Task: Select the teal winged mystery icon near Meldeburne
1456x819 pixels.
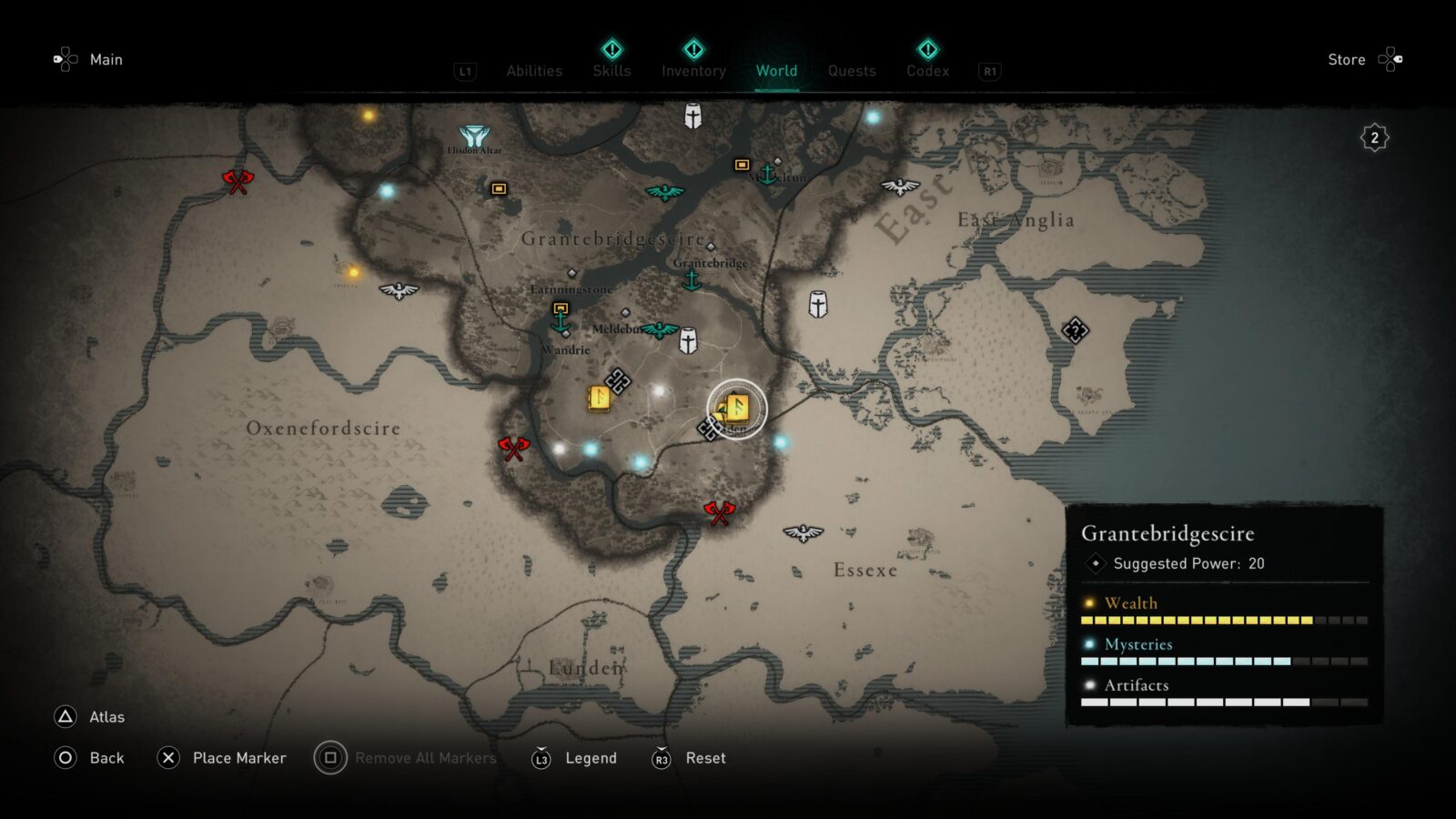Action: click(658, 330)
